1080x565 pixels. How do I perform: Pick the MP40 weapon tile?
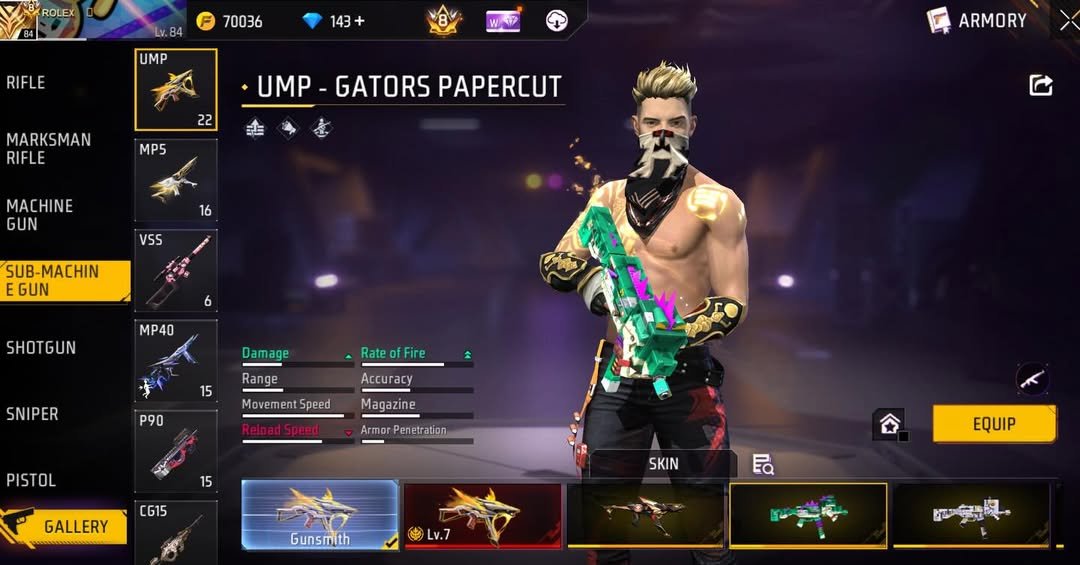tap(176, 360)
